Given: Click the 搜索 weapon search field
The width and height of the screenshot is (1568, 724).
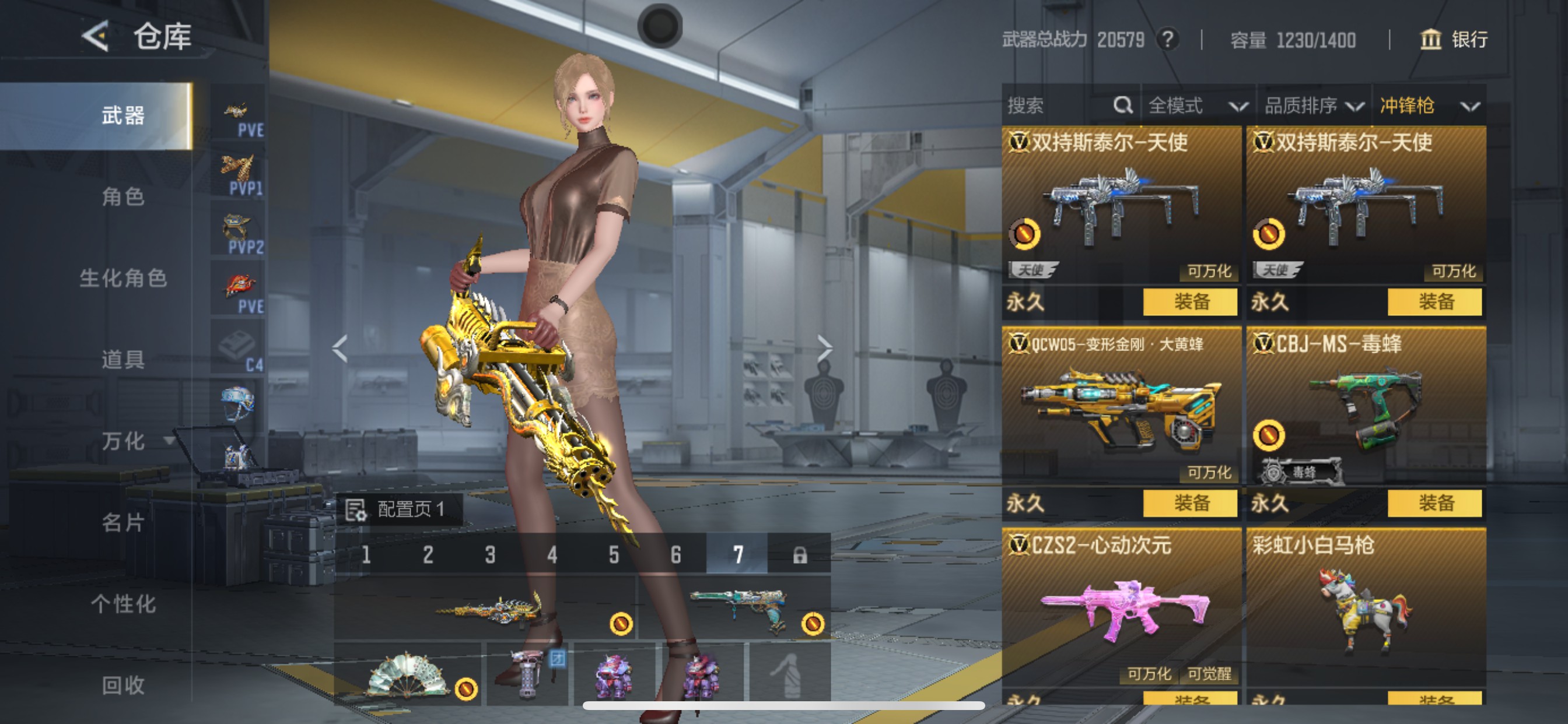Looking at the screenshot, I should (x=1059, y=106).
